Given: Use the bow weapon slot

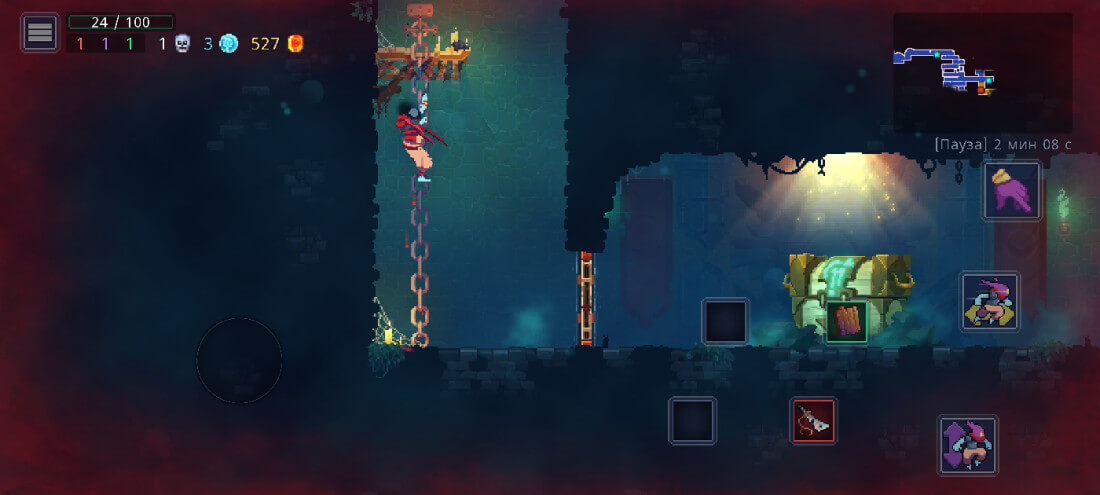Looking at the screenshot, I should 813,420.
